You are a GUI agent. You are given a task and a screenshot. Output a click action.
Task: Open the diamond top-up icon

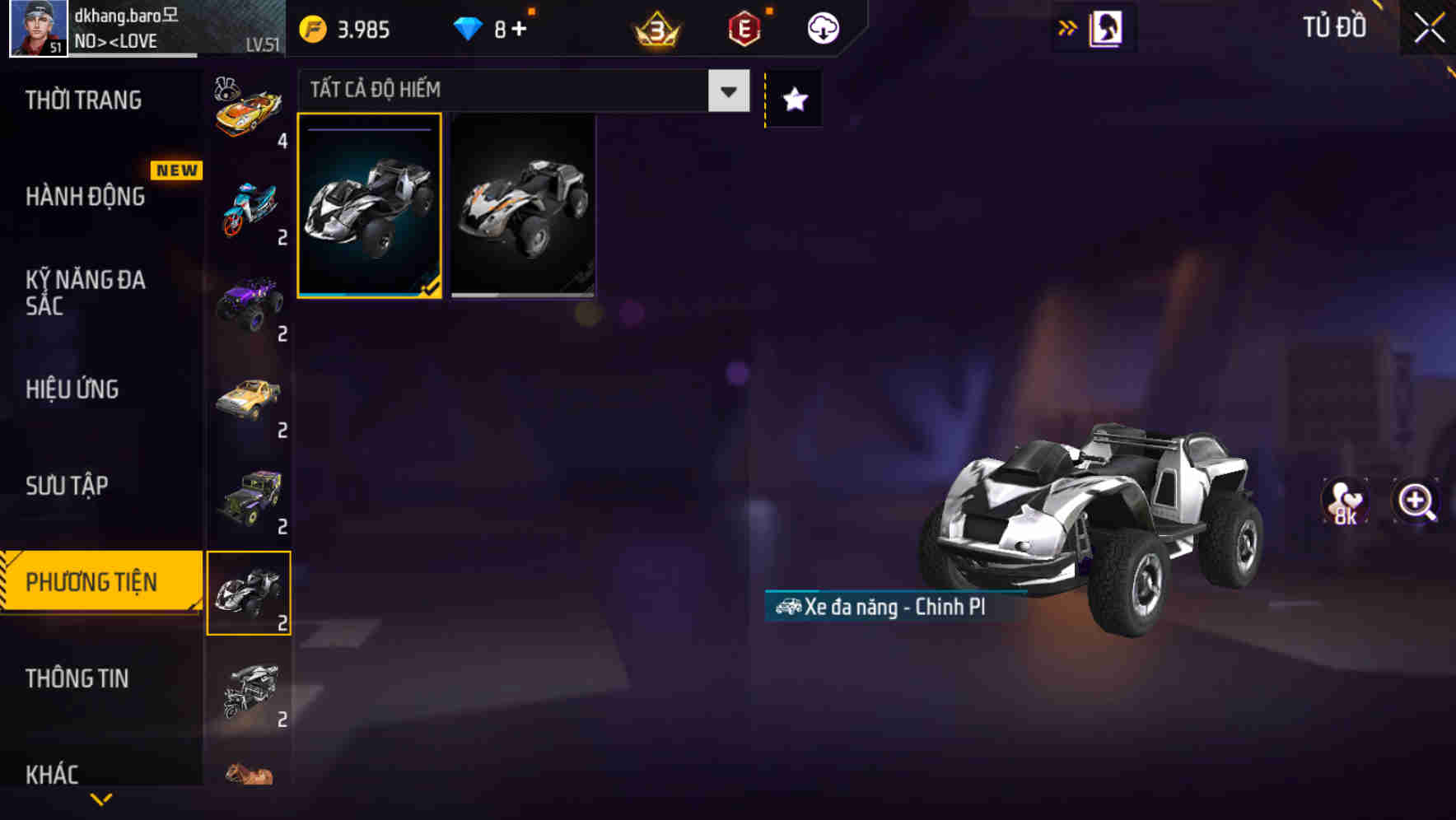point(468,27)
